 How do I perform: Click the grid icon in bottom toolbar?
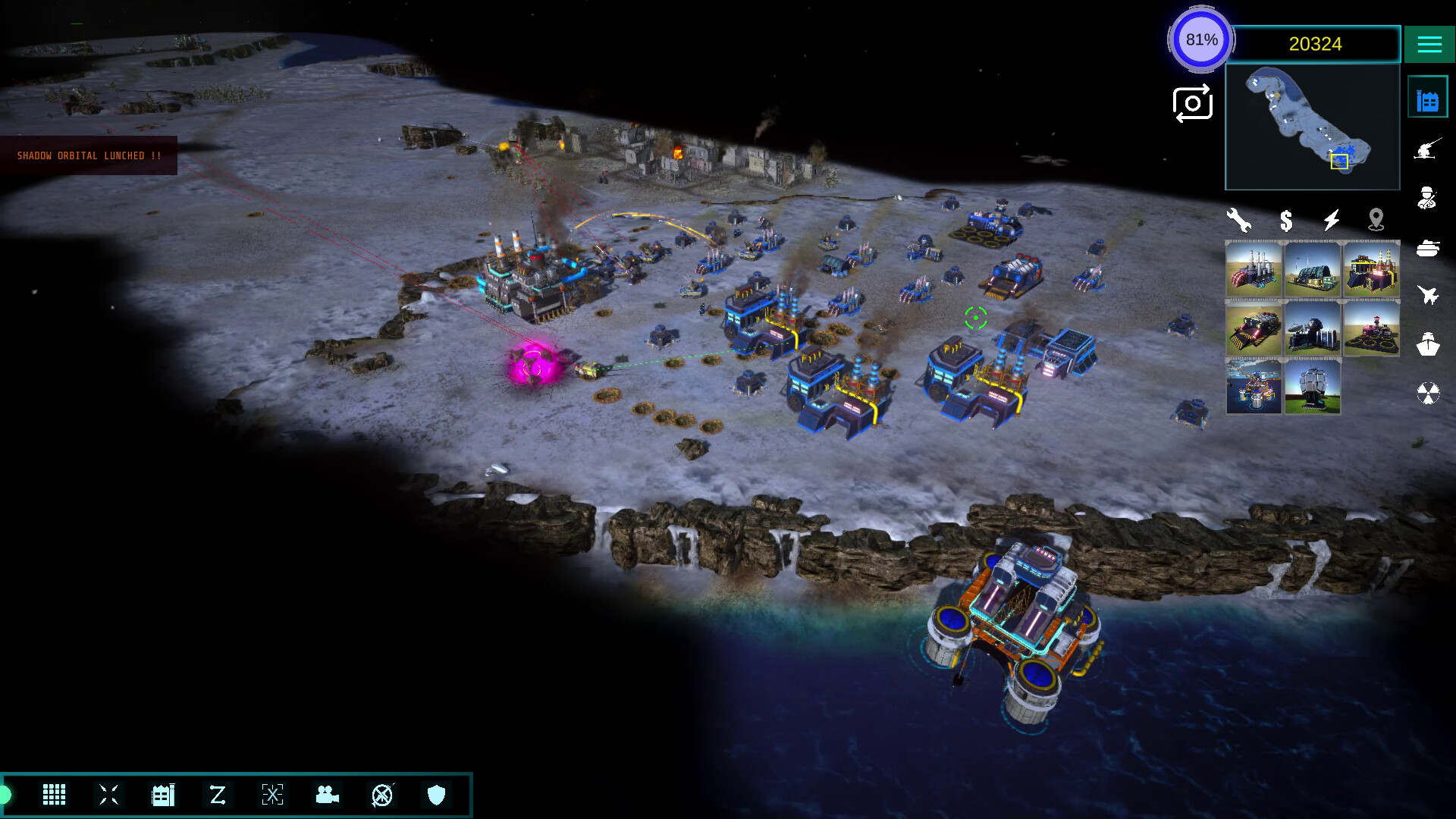[x=54, y=795]
